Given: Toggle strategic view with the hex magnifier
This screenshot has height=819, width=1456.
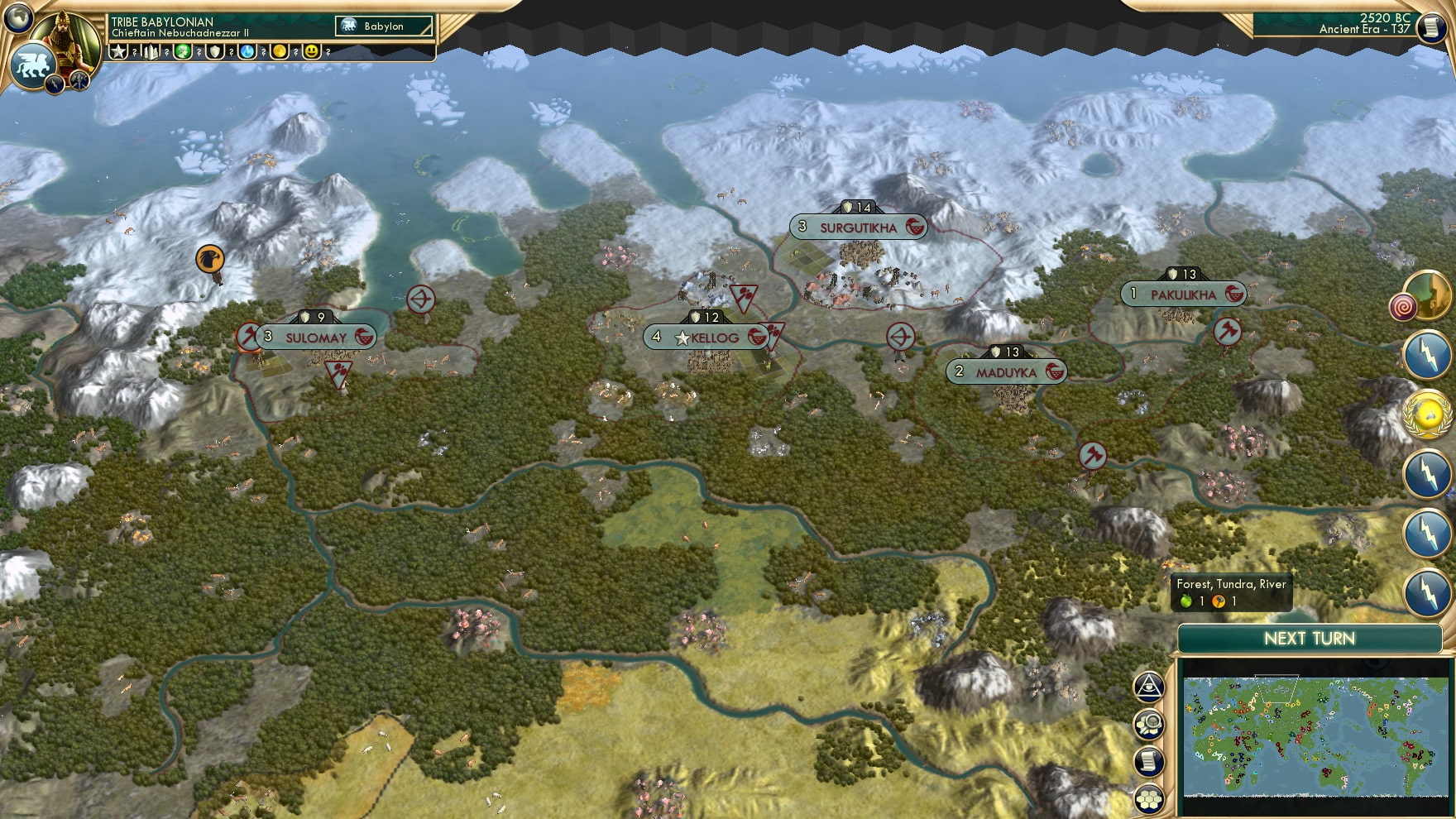Looking at the screenshot, I should click(1149, 725).
